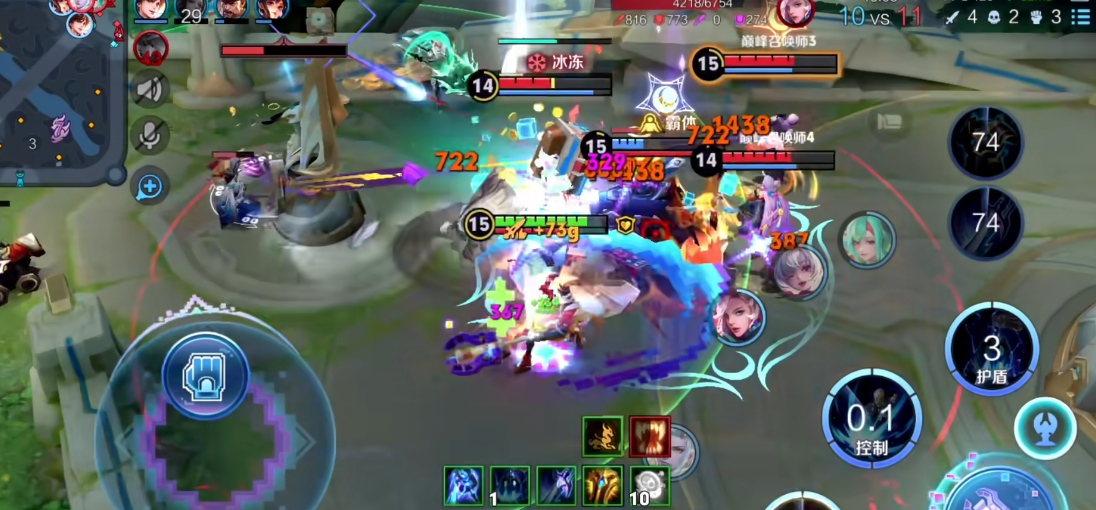Image resolution: width=1096 pixels, height=510 pixels.
Task: Tap the tower-attack targeting button
Action: coord(1045,428)
